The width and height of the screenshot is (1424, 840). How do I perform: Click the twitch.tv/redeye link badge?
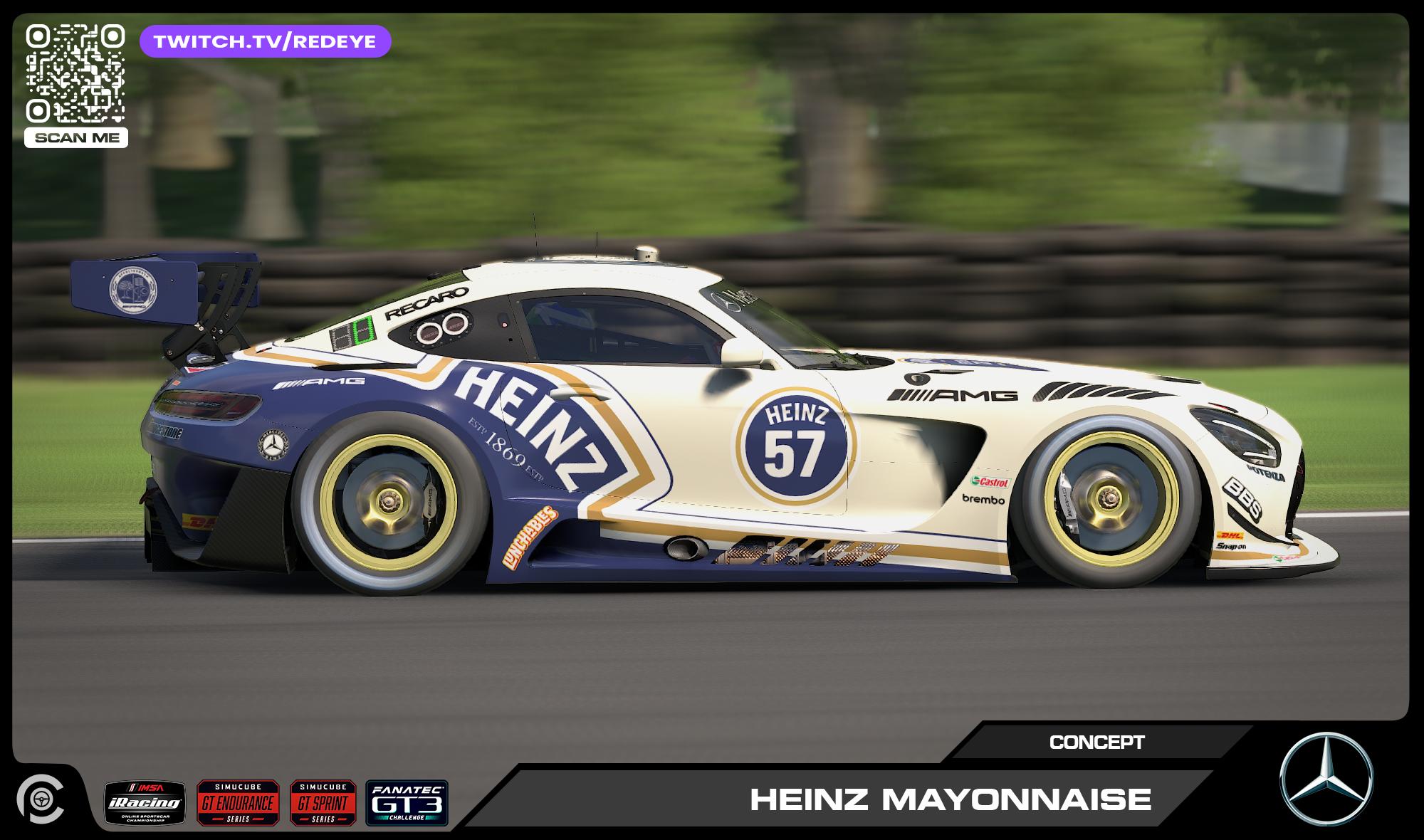265,41
